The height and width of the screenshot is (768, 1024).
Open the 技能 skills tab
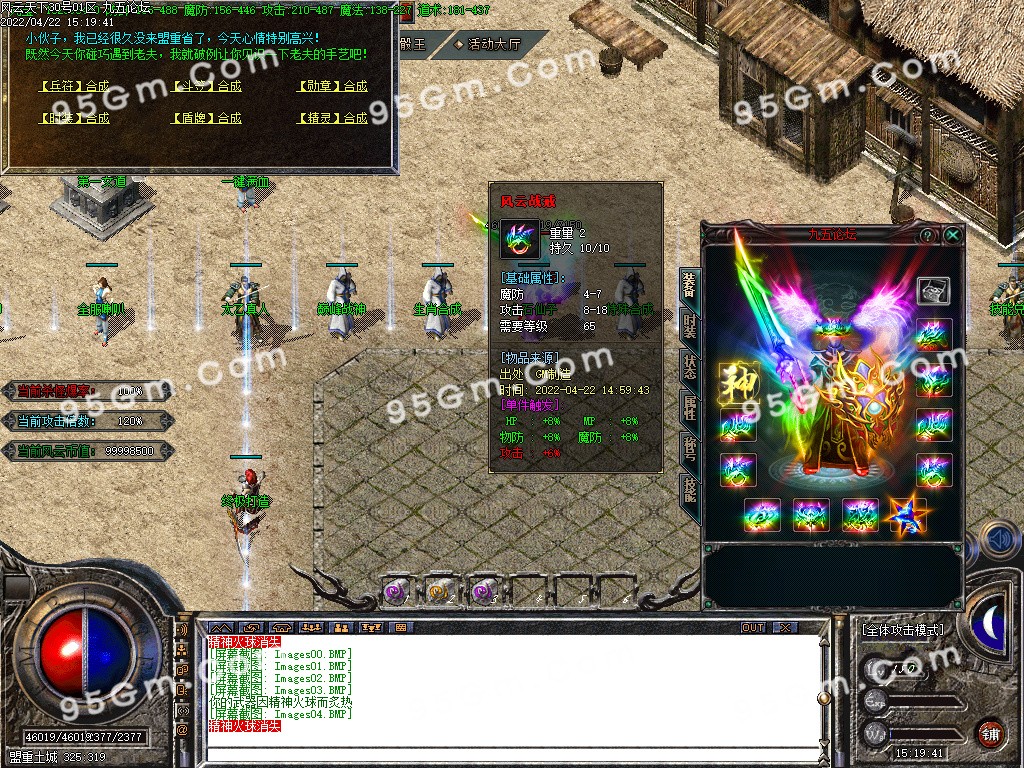coord(690,489)
